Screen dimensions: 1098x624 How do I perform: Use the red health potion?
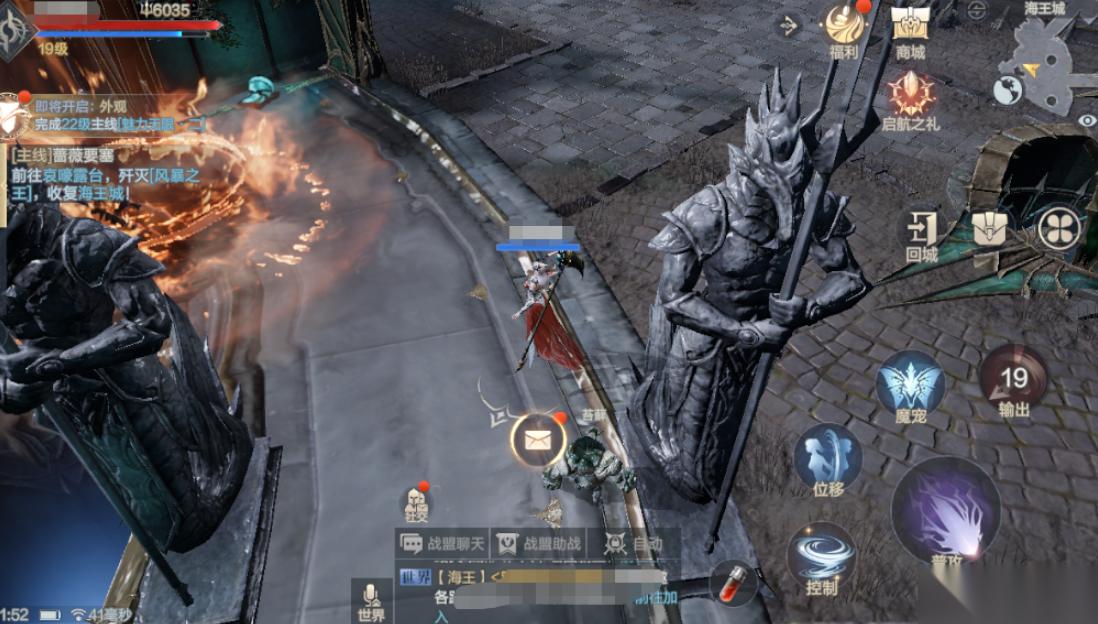point(733,583)
